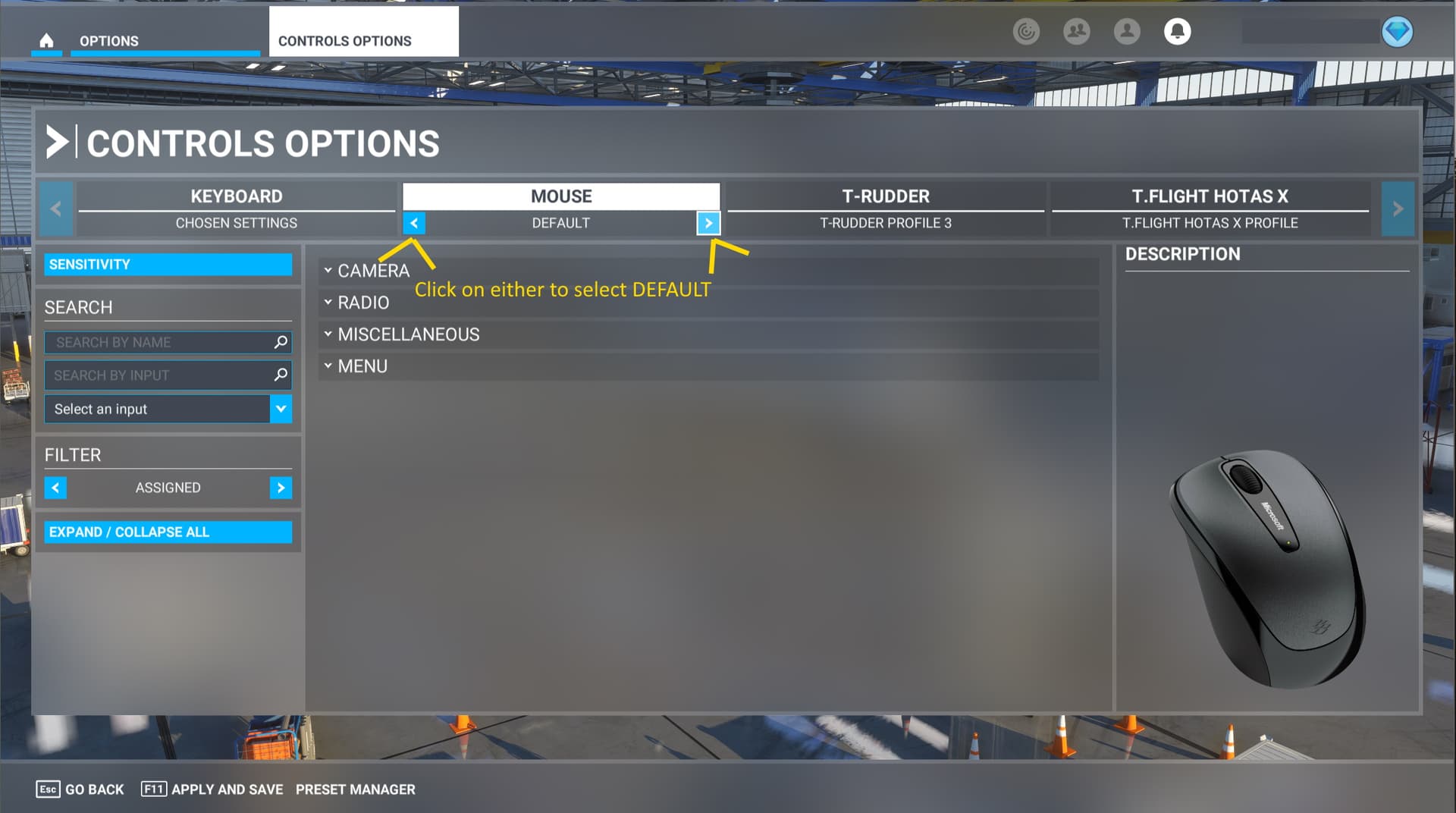
Task: Select the activity radar icon near top right
Action: [x=1027, y=32]
